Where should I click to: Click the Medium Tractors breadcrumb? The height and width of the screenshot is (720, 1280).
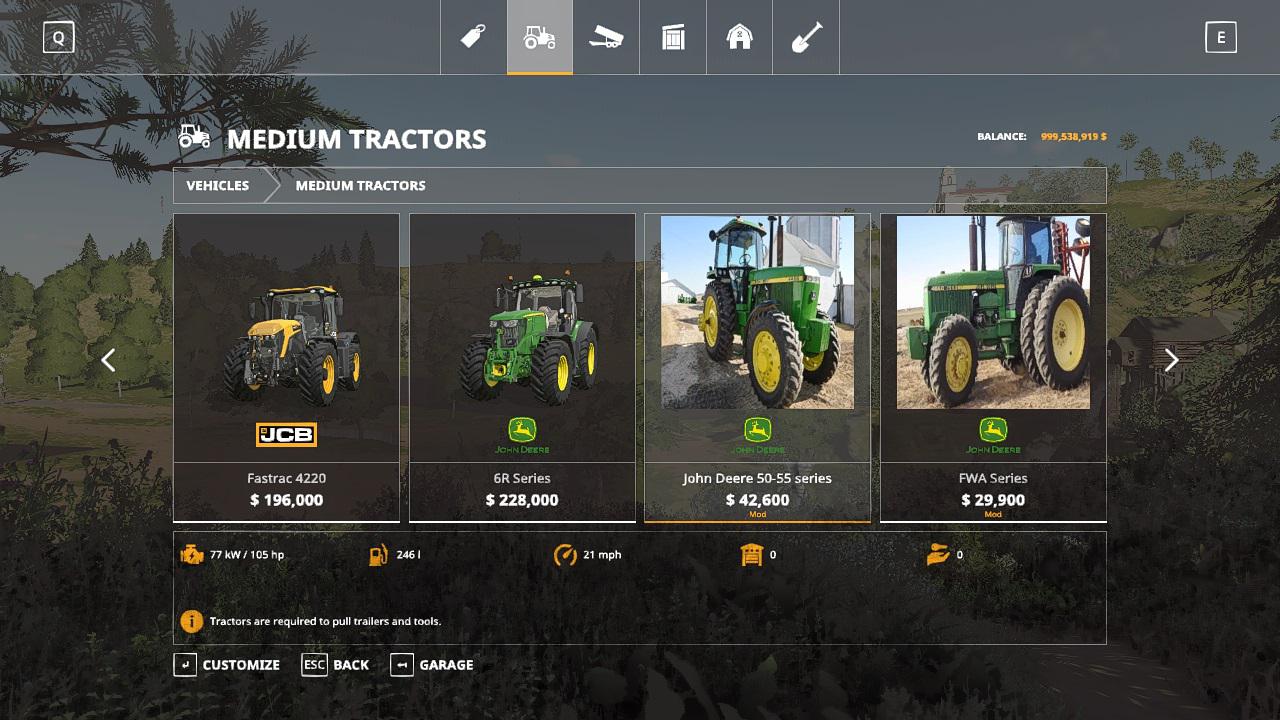[360, 185]
